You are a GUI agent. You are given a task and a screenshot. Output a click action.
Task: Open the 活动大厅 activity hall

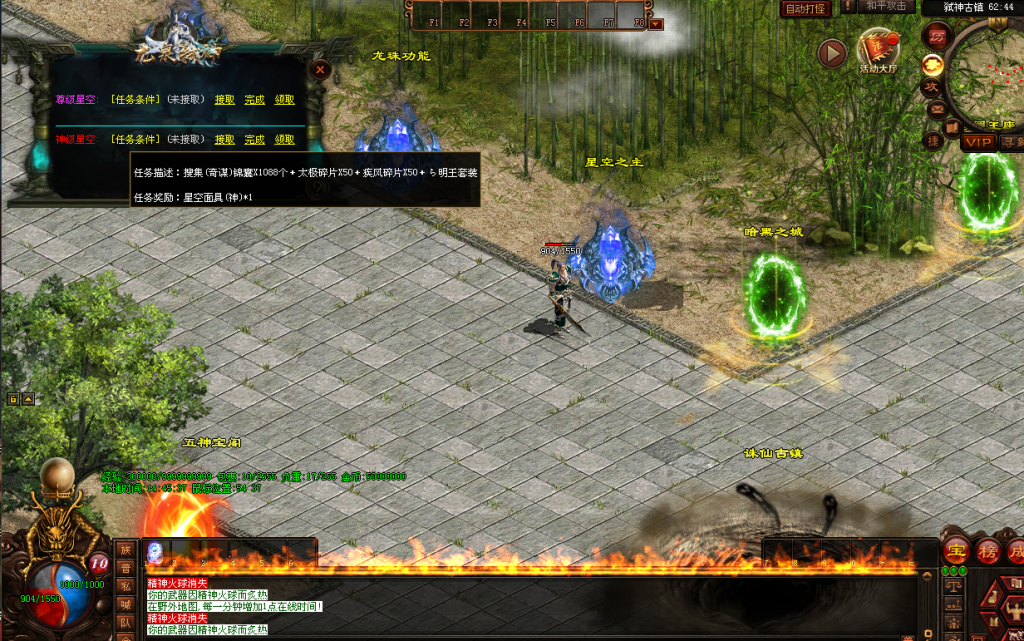[879, 50]
